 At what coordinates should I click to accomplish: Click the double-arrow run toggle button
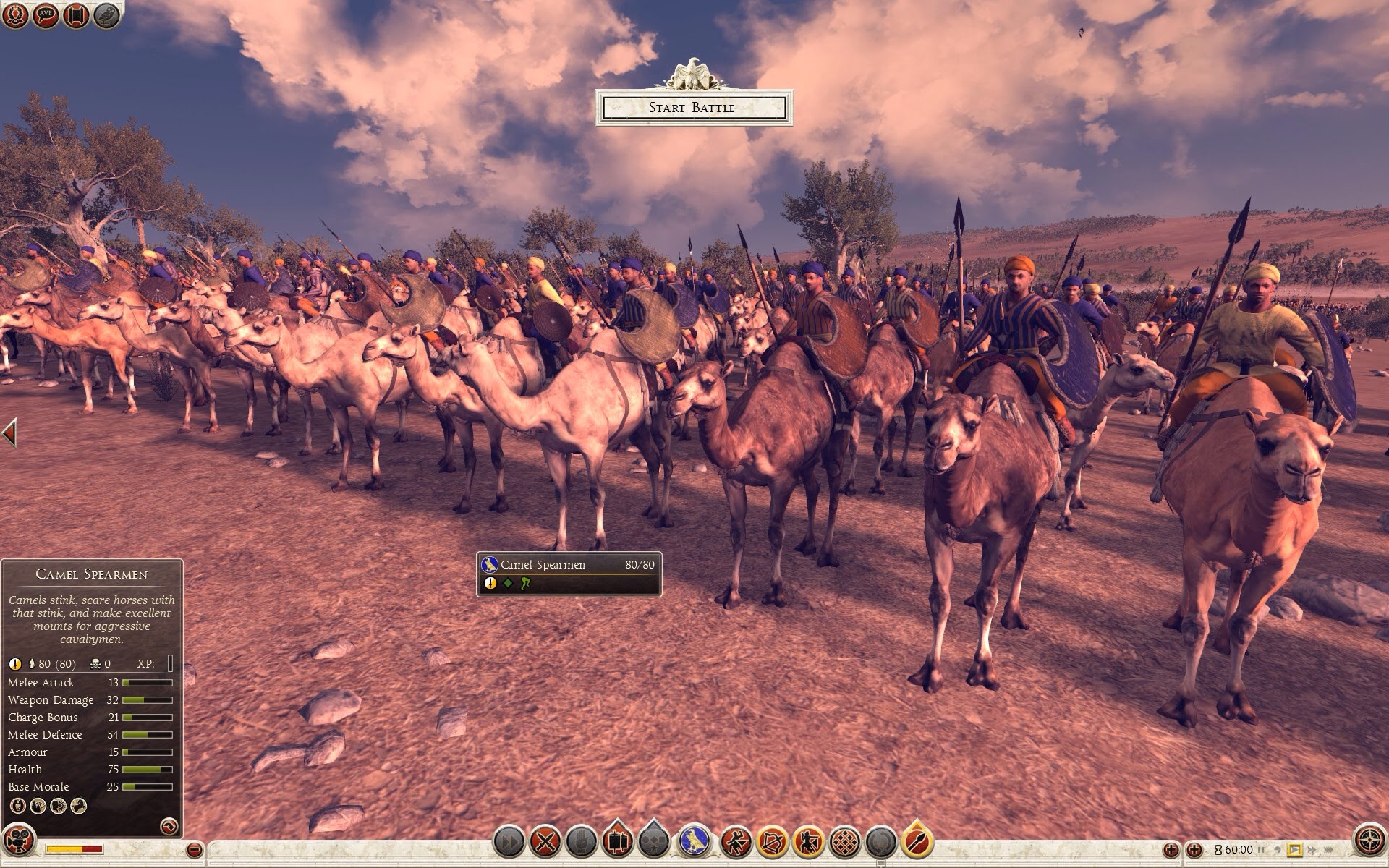click(509, 842)
